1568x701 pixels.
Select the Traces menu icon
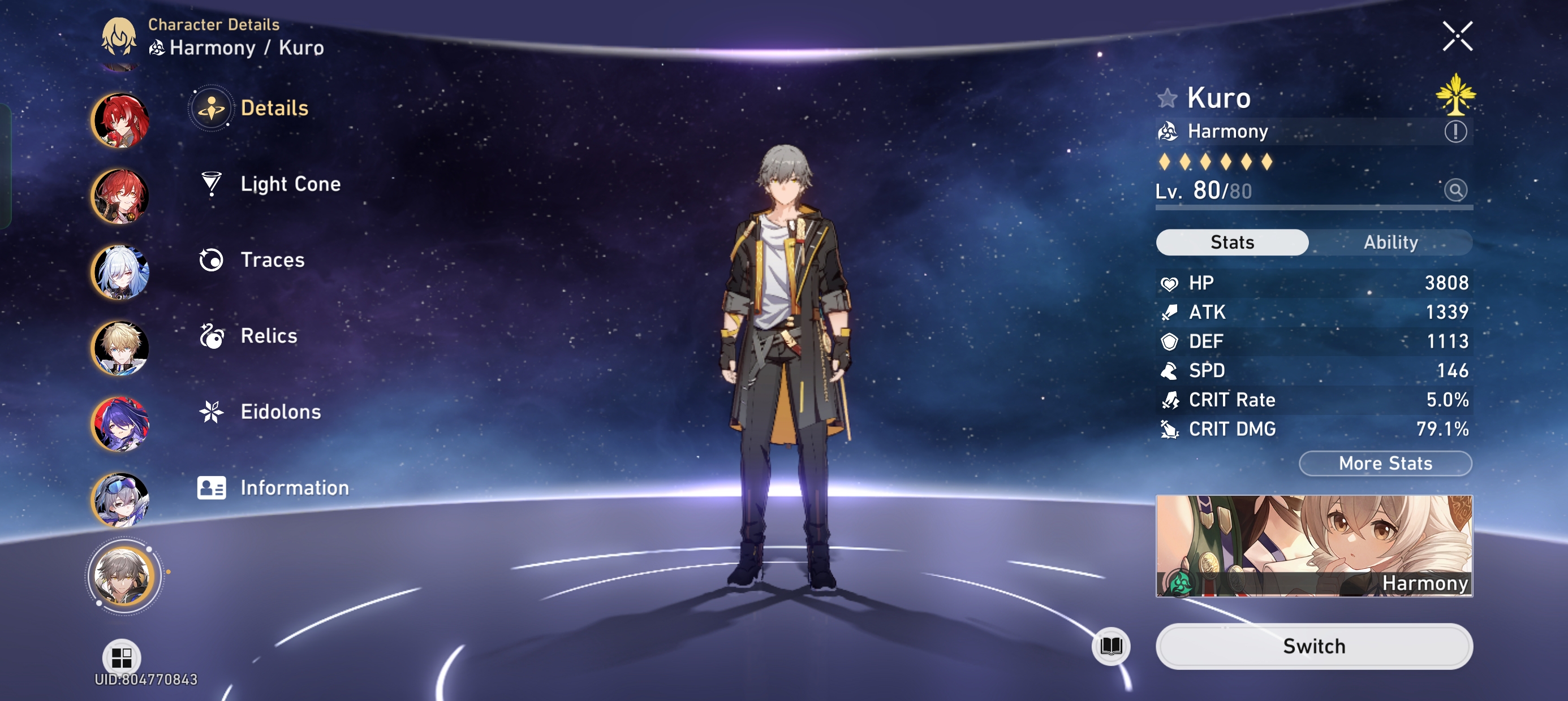coord(210,260)
